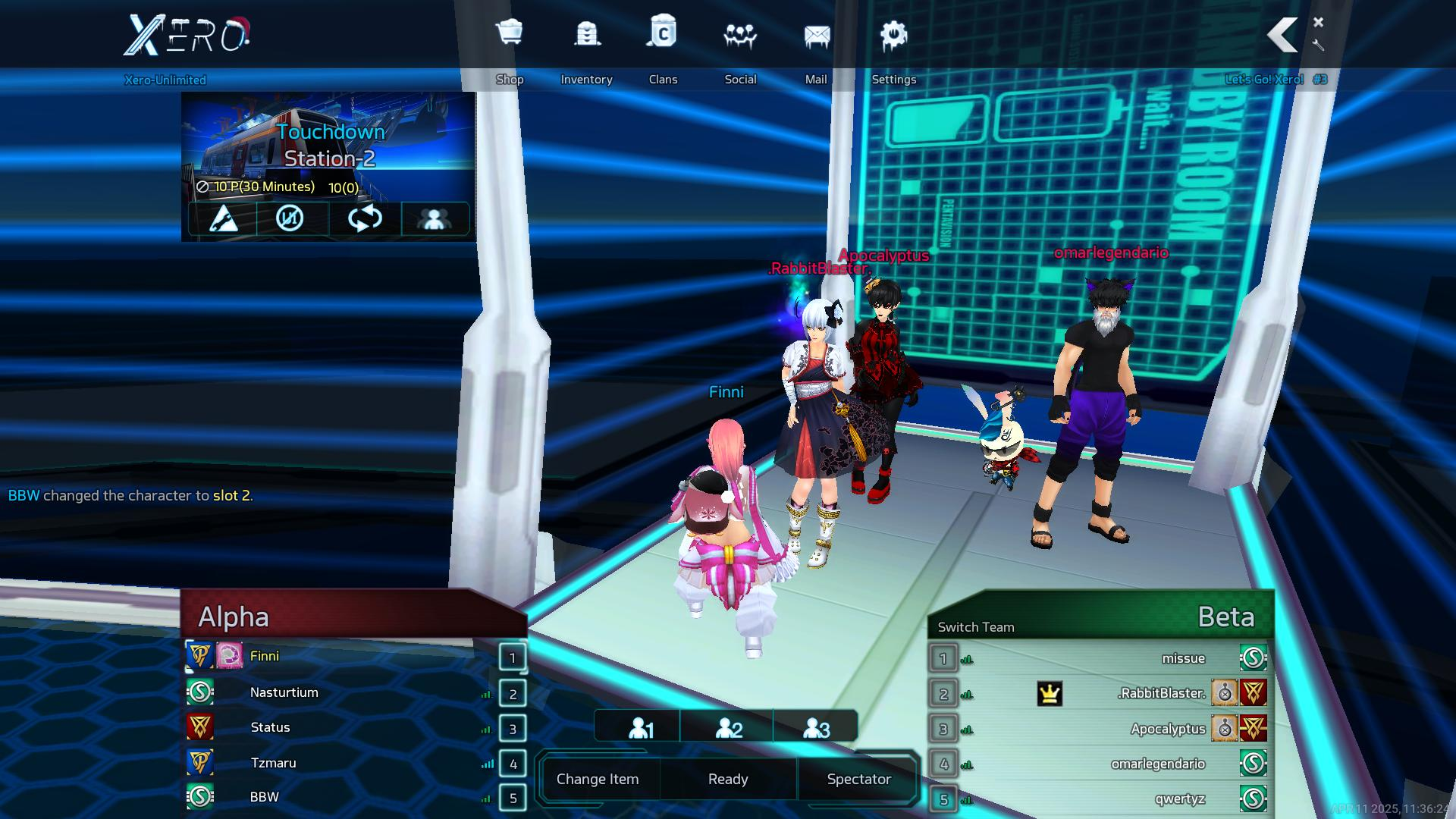Click Switch Team on Beta panel
The image size is (1456, 819).
[x=975, y=627]
